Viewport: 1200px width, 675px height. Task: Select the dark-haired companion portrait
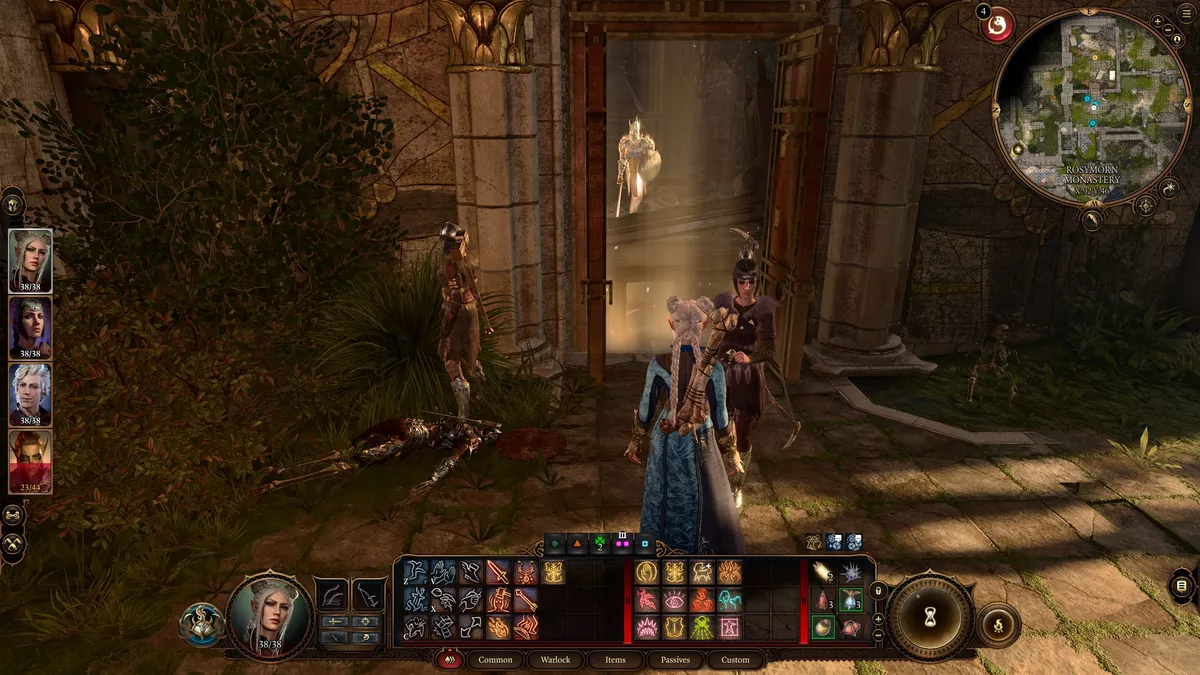[x=30, y=324]
